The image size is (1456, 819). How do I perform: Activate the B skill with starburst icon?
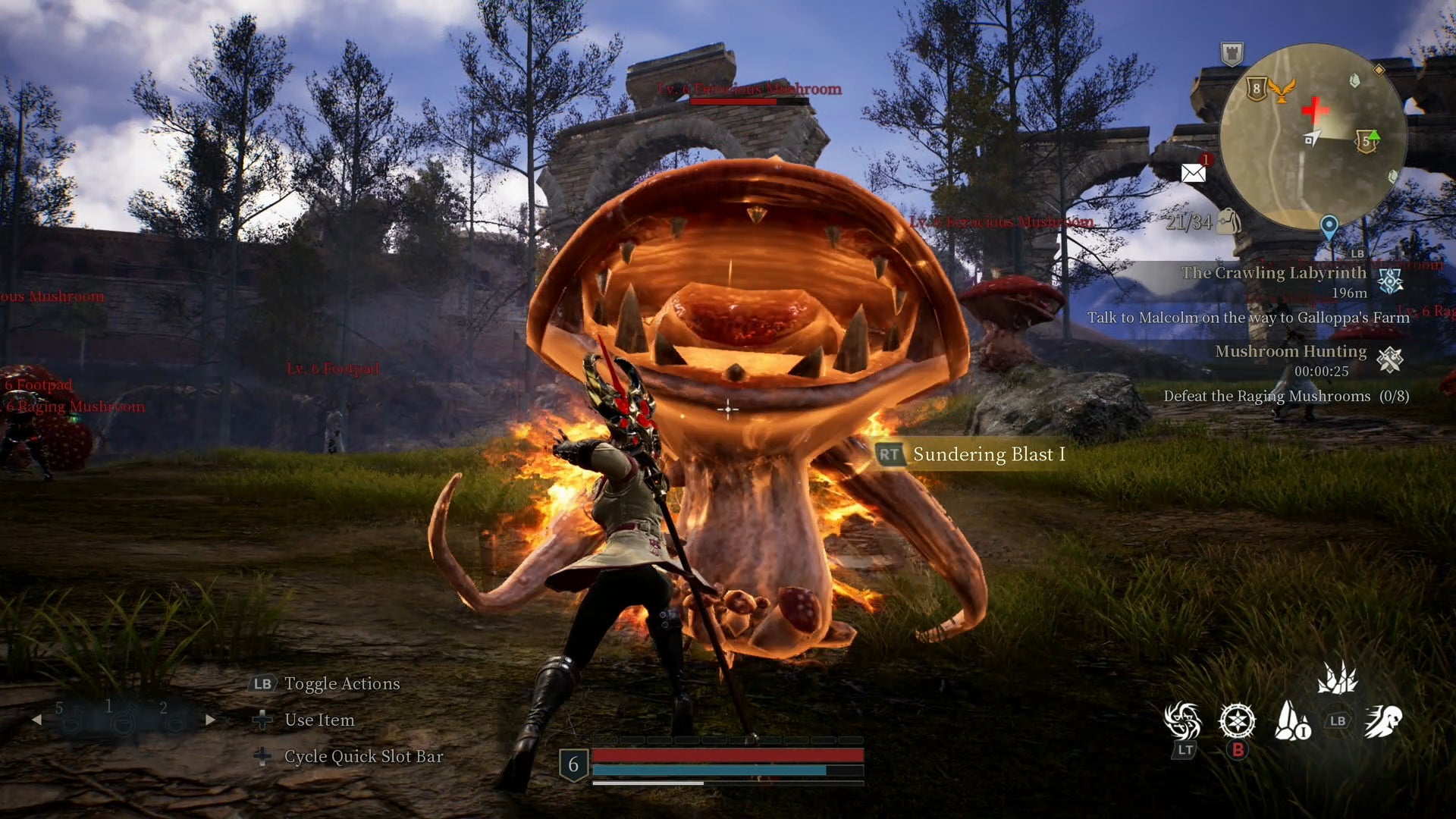pyautogui.click(x=1236, y=719)
